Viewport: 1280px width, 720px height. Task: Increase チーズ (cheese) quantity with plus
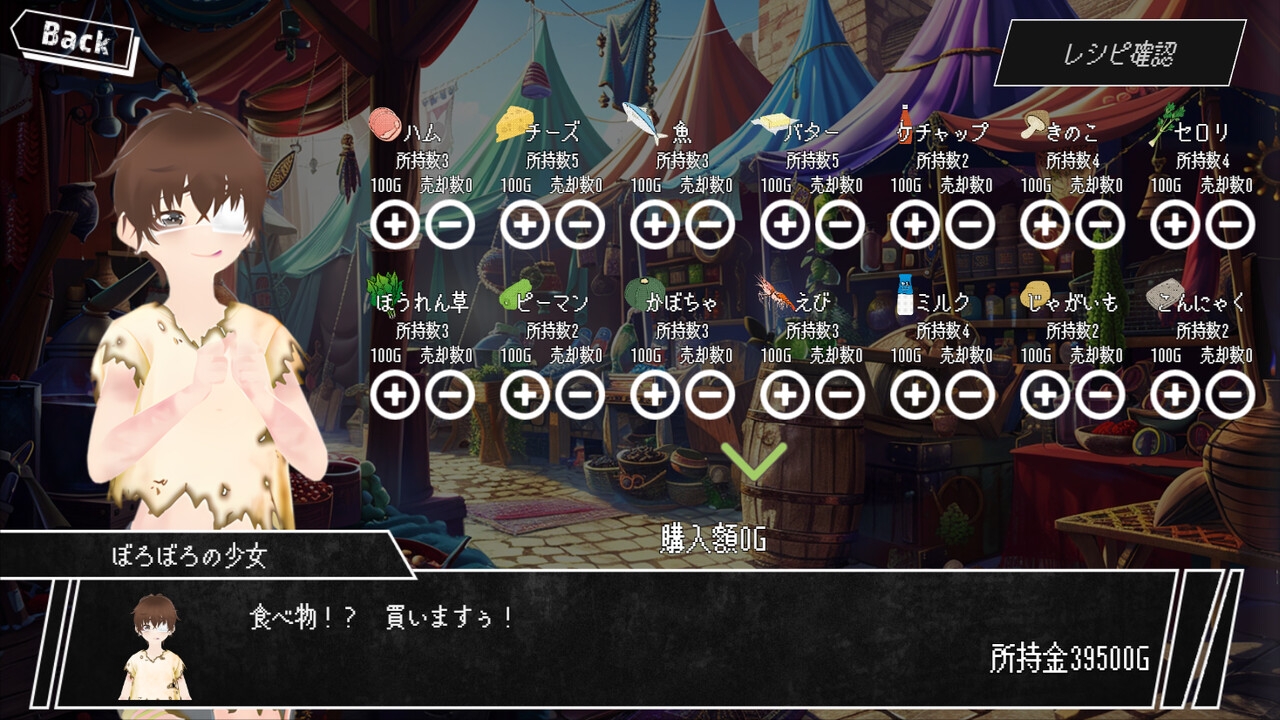coord(525,225)
